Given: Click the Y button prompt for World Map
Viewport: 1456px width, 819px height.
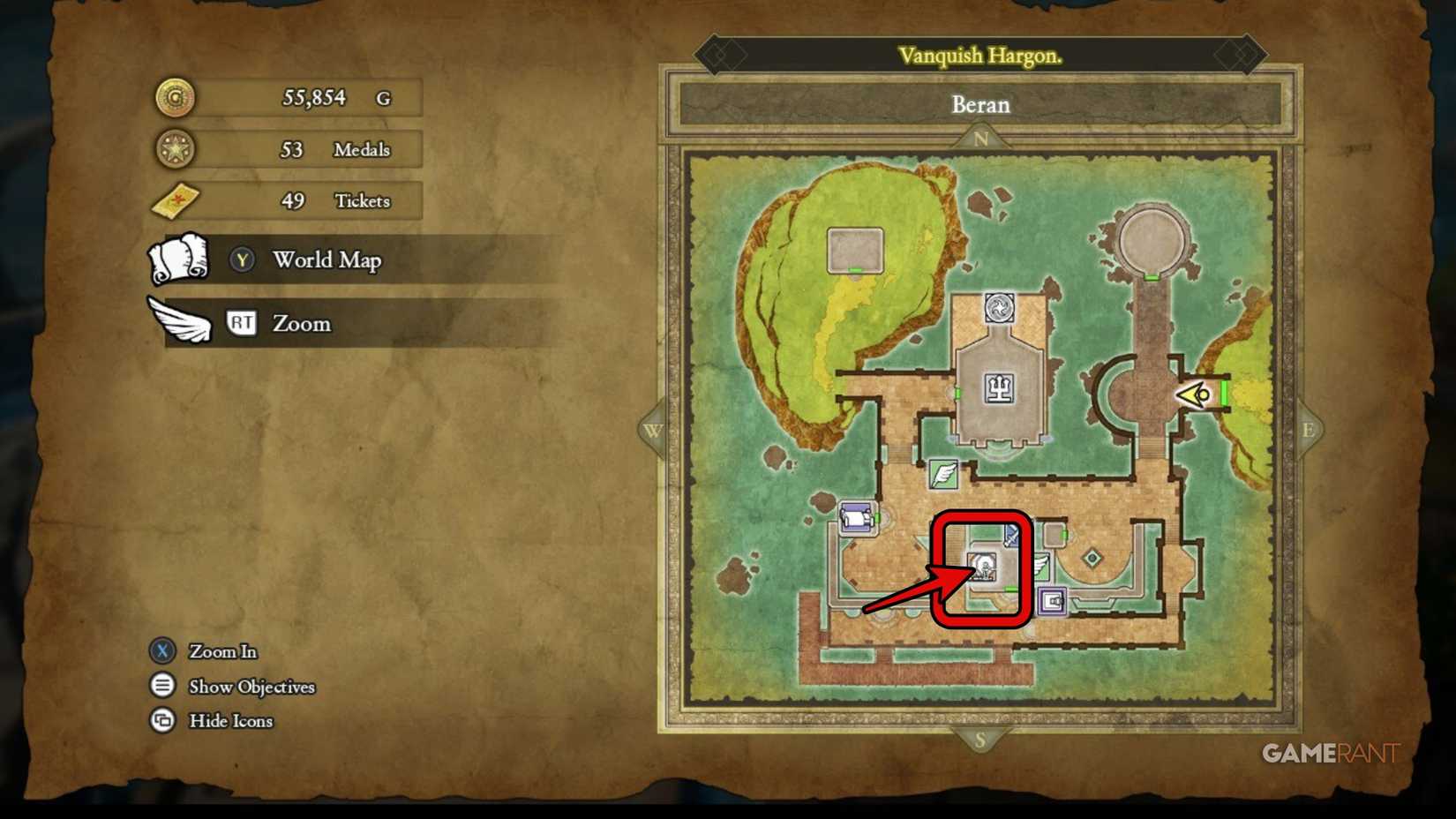Looking at the screenshot, I should coord(241,260).
